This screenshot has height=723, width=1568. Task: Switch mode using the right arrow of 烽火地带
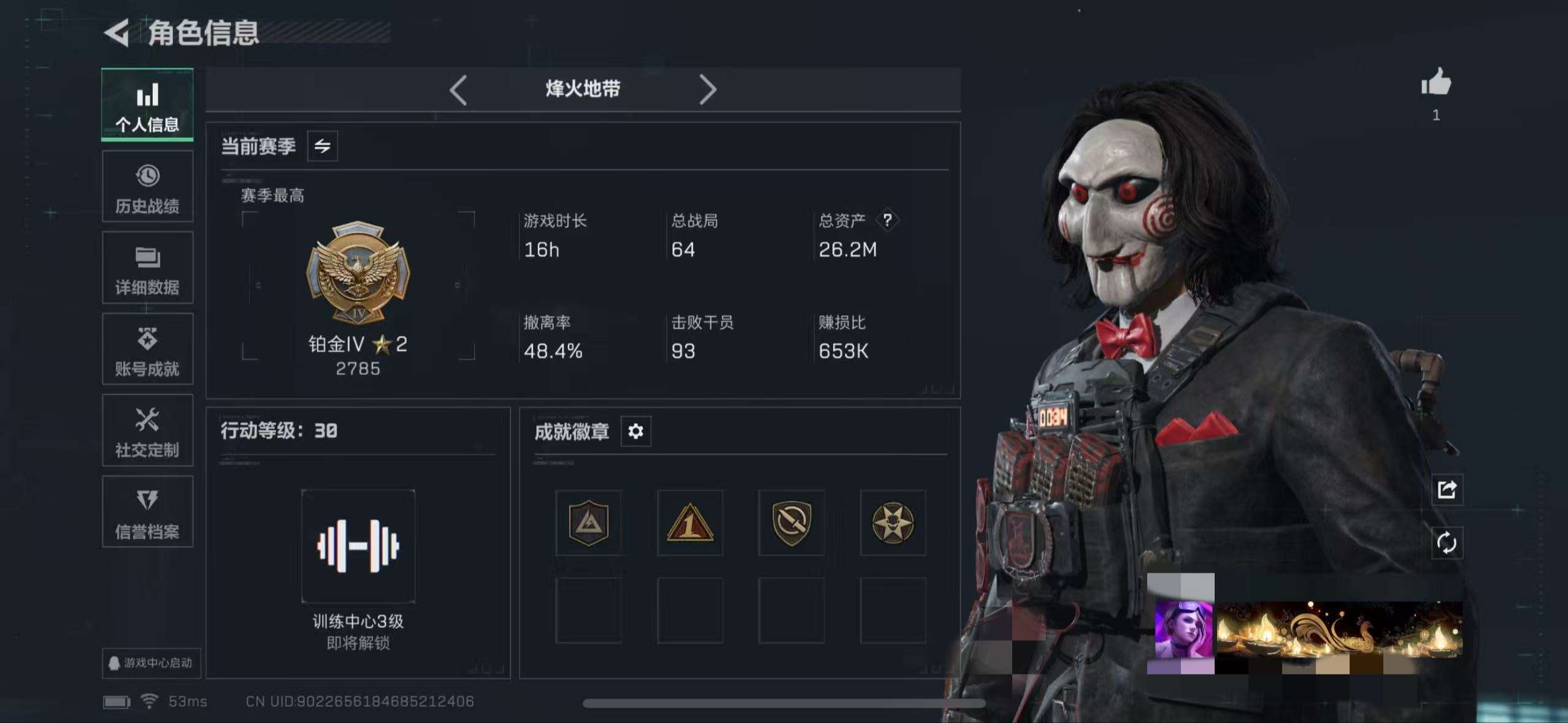pos(709,89)
